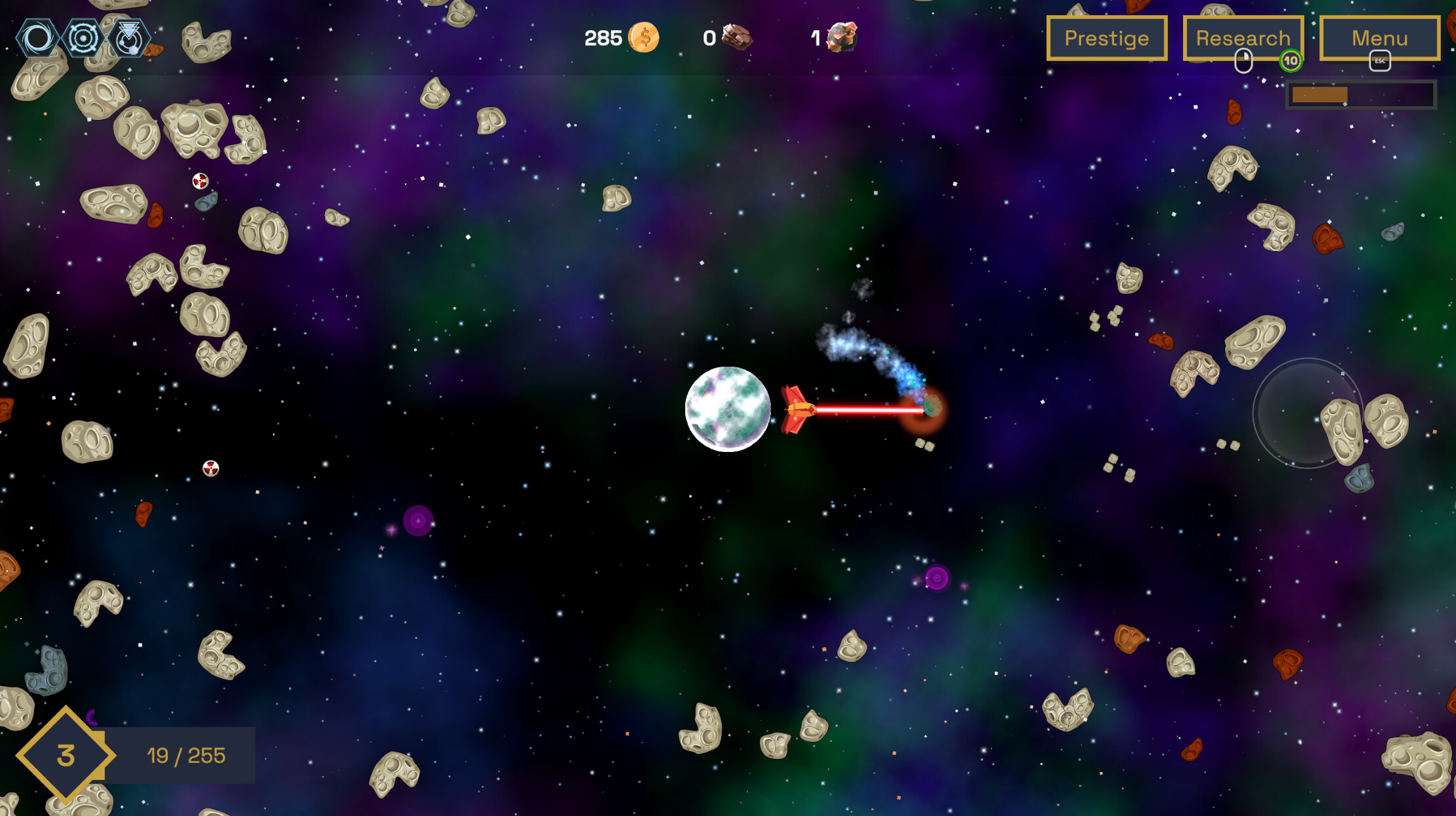The image size is (1456, 816).
Task: Open the Research panel
Action: pyautogui.click(x=1243, y=37)
